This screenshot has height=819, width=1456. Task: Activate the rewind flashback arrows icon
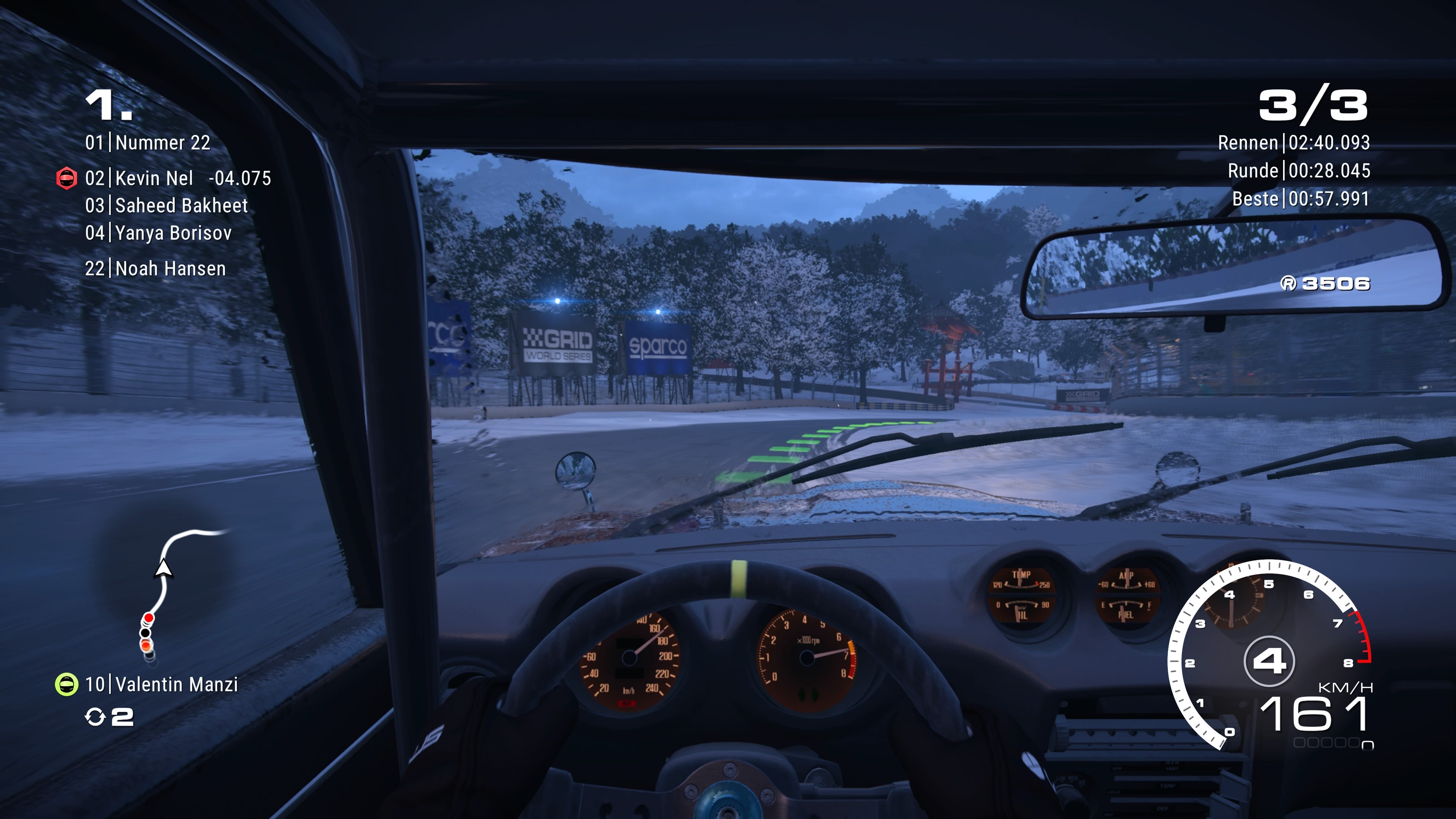click(x=94, y=717)
